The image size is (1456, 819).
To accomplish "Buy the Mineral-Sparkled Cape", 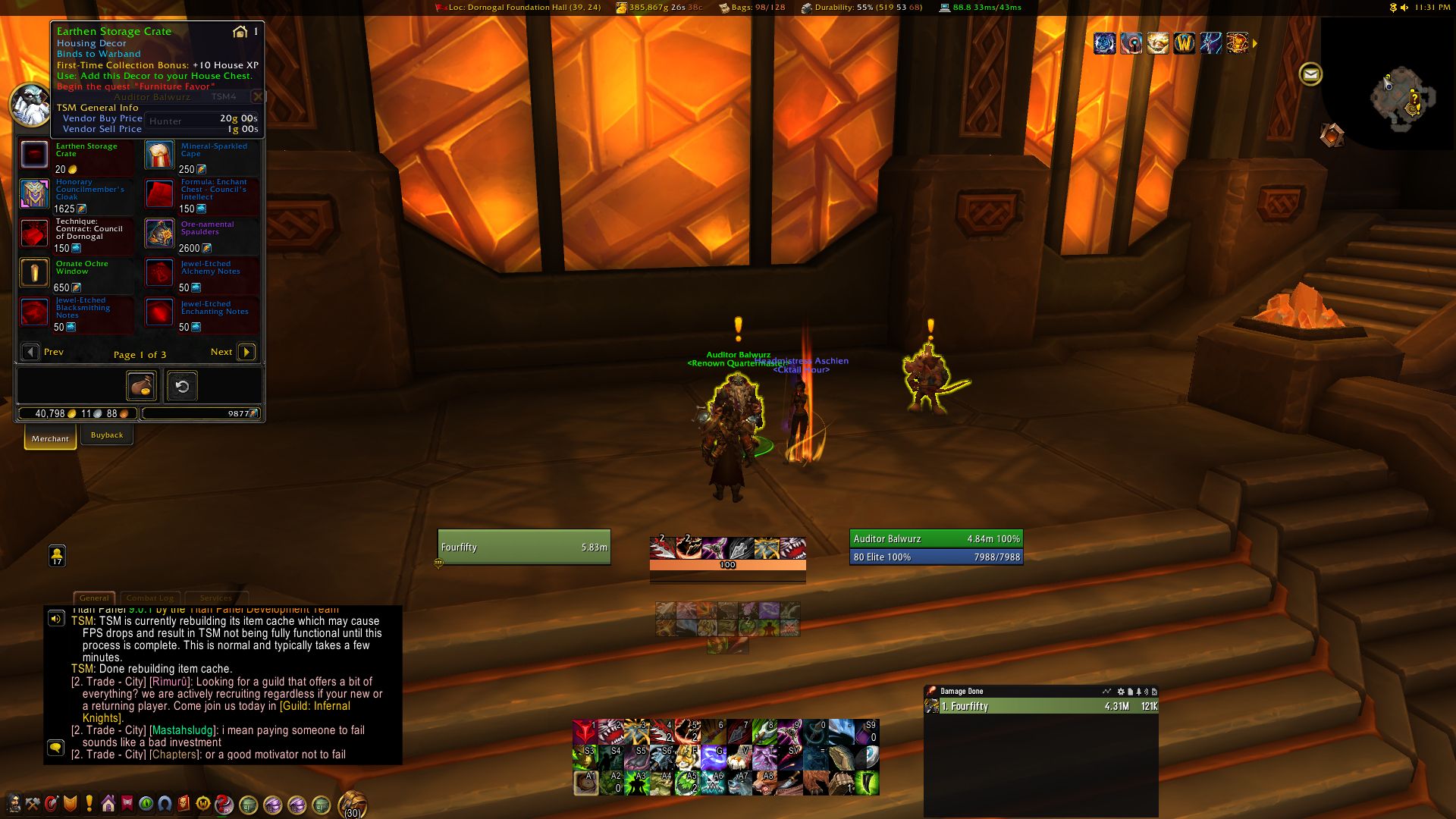I will click(x=160, y=155).
